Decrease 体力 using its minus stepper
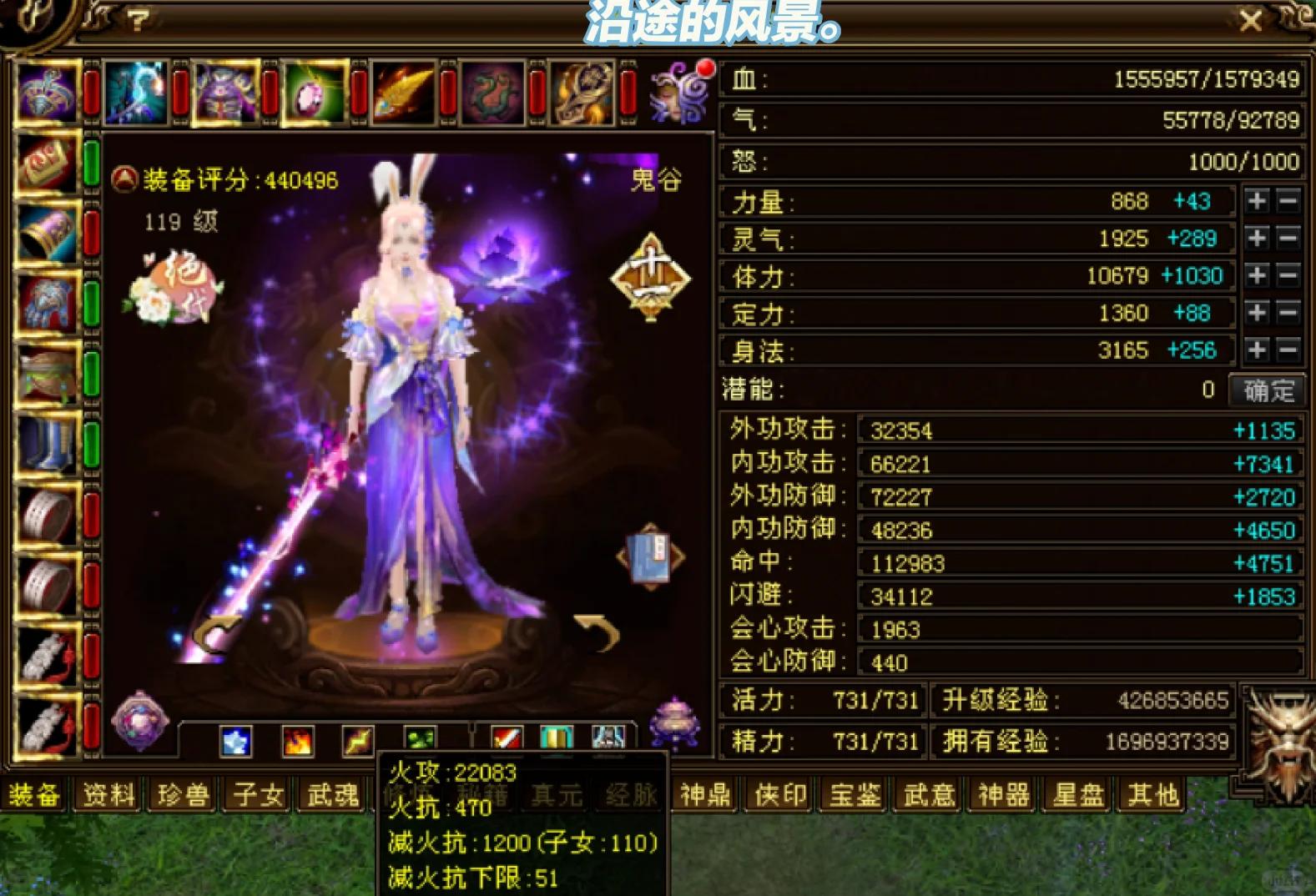The height and width of the screenshot is (896, 1316). click(1289, 275)
